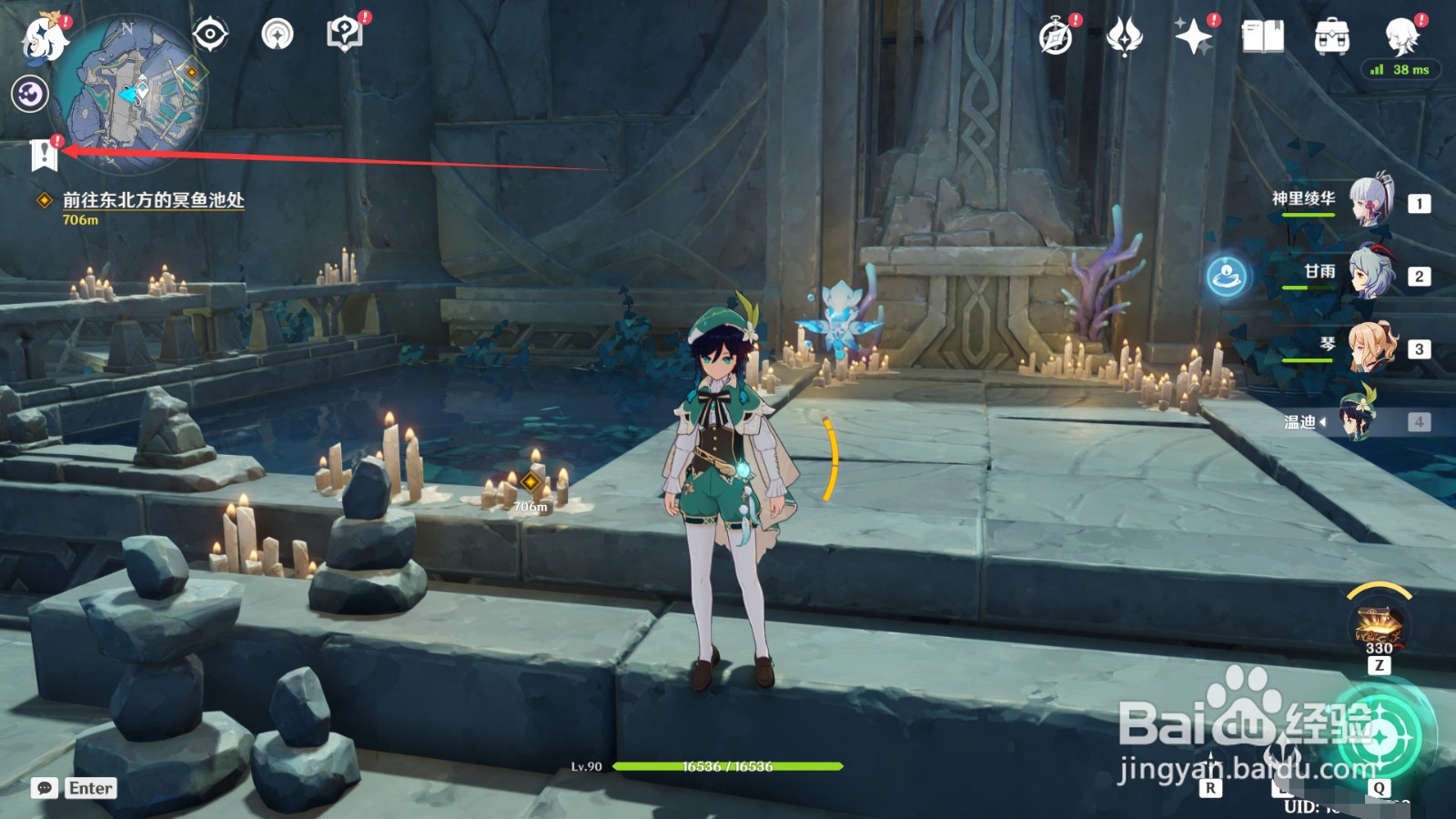This screenshot has height=819, width=1456.
Task: Open the Adventurer Handbook compass icon
Action: 1056,37
